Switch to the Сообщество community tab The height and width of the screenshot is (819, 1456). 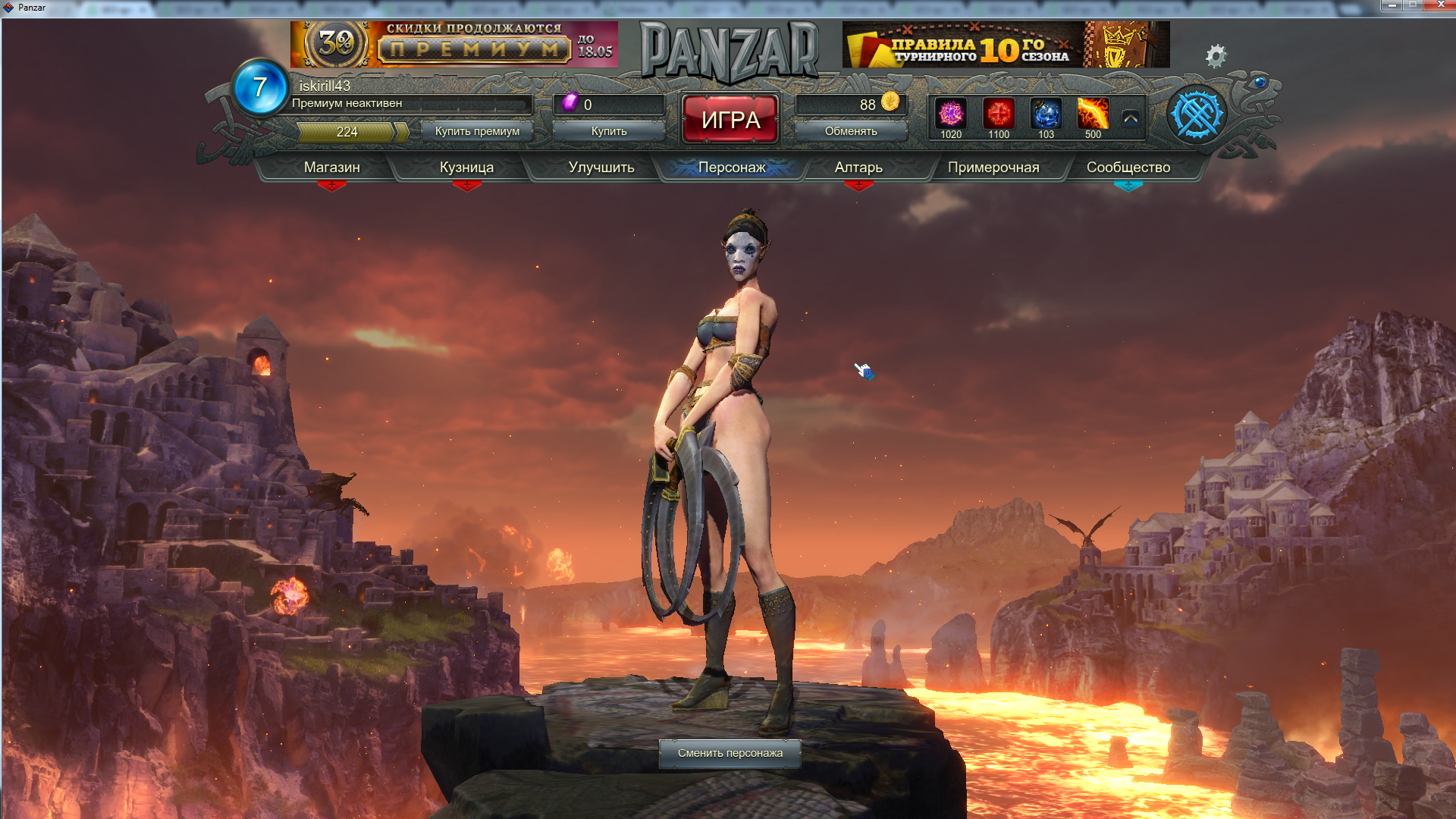(1128, 167)
